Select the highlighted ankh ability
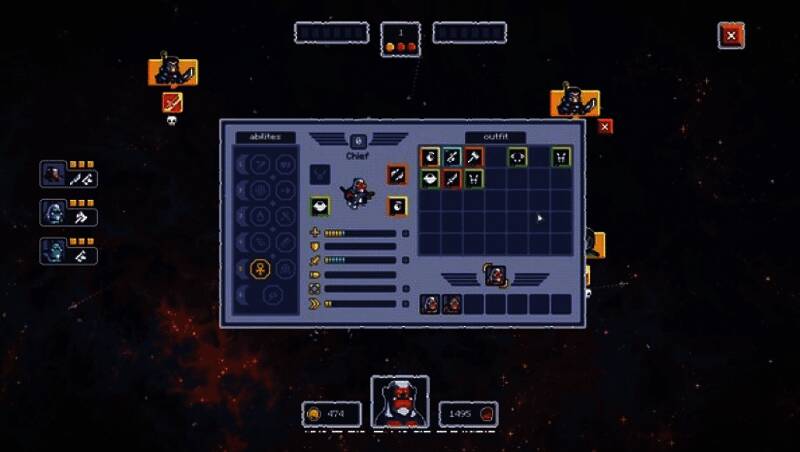This screenshot has width=800, height=452. click(258, 268)
